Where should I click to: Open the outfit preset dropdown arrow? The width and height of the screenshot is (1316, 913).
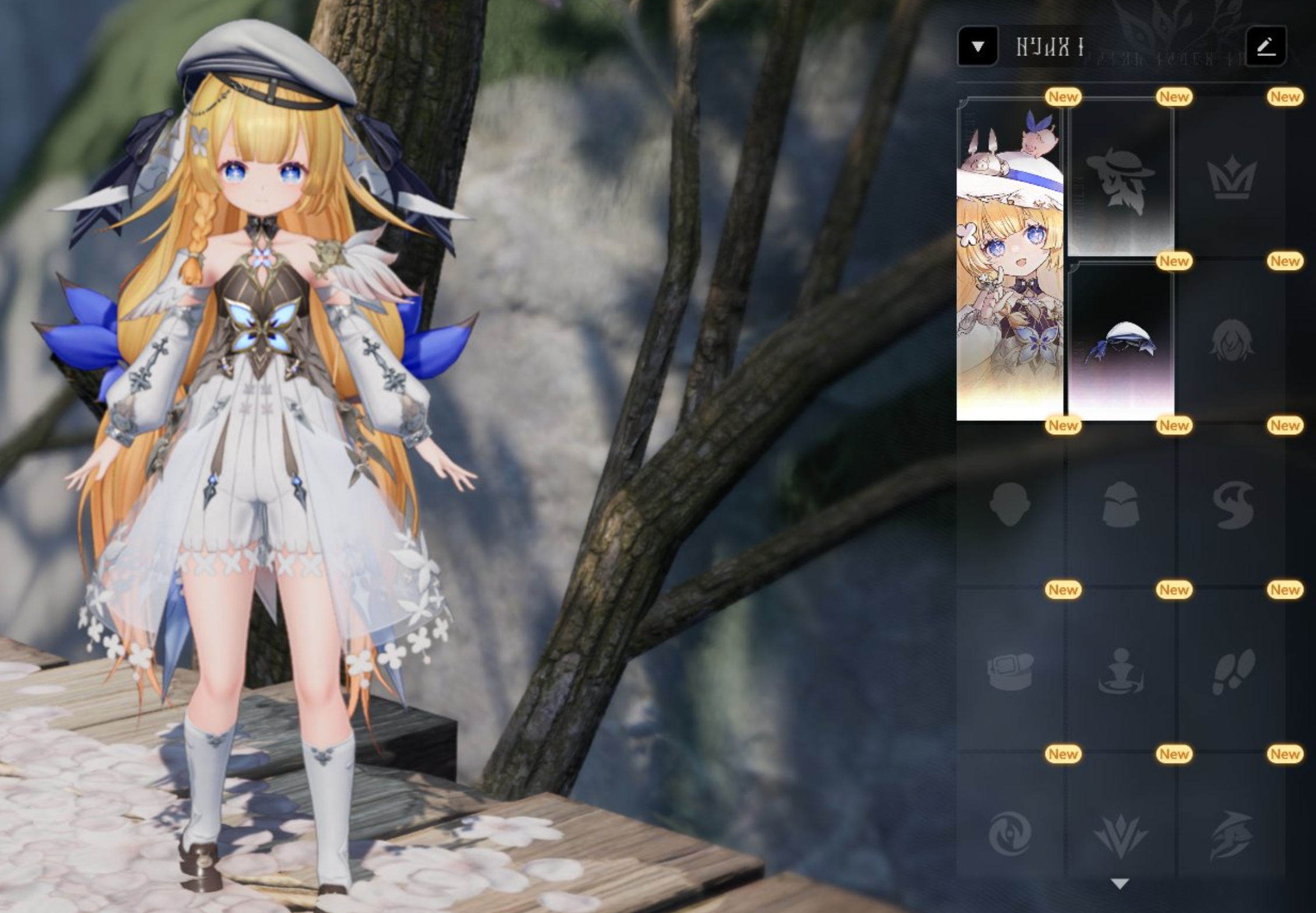978,46
